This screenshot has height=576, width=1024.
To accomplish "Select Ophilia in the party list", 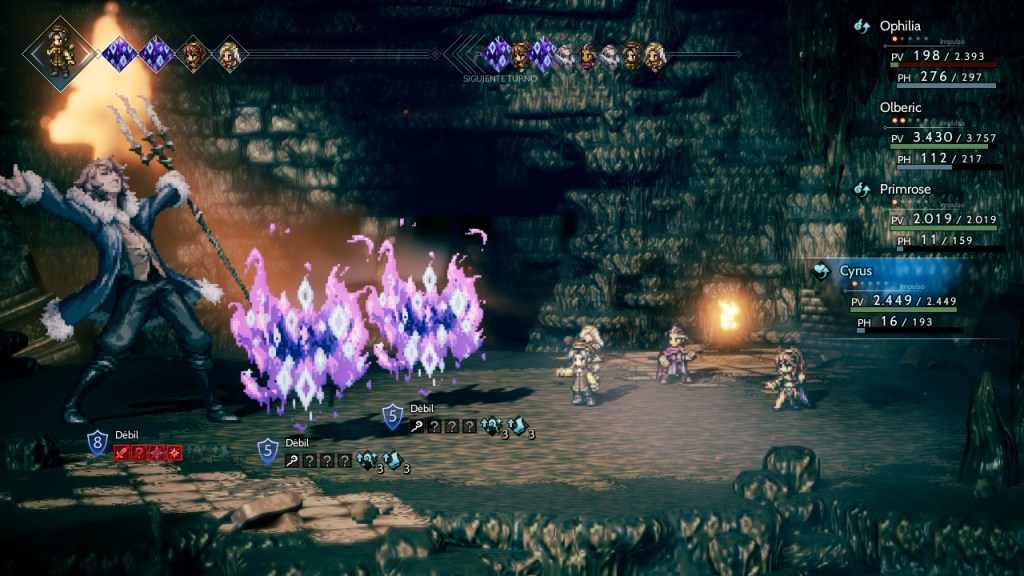I will (x=900, y=26).
